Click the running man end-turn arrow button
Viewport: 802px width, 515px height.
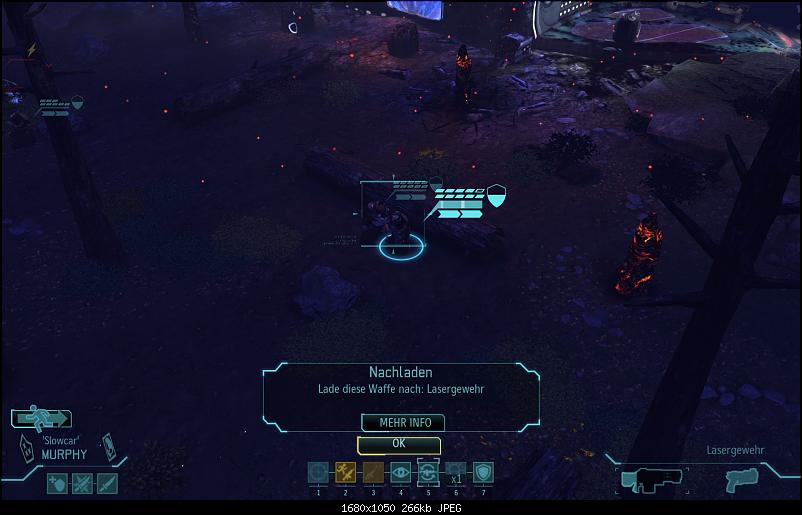41,419
